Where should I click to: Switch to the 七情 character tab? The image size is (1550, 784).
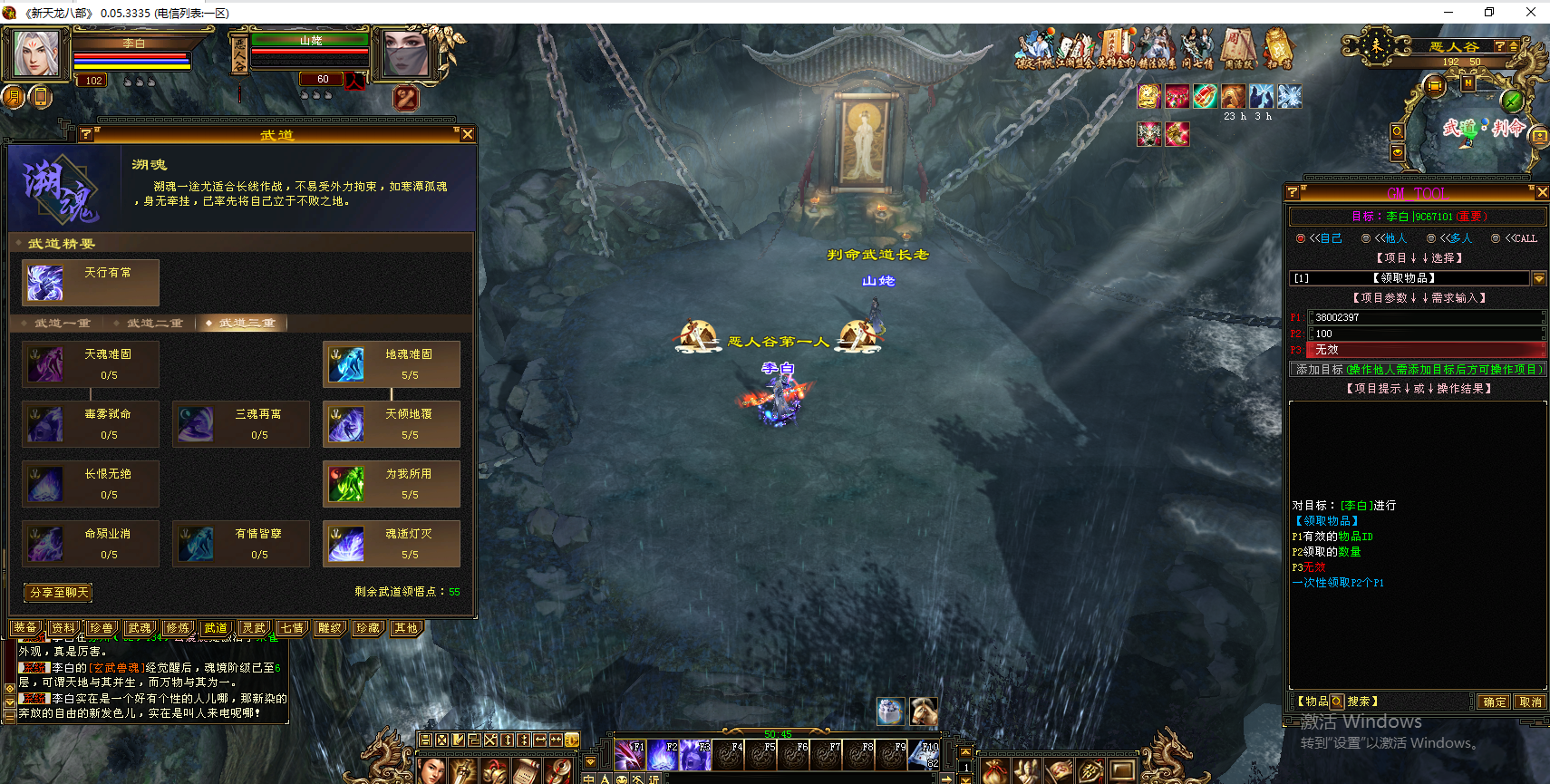click(292, 628)
